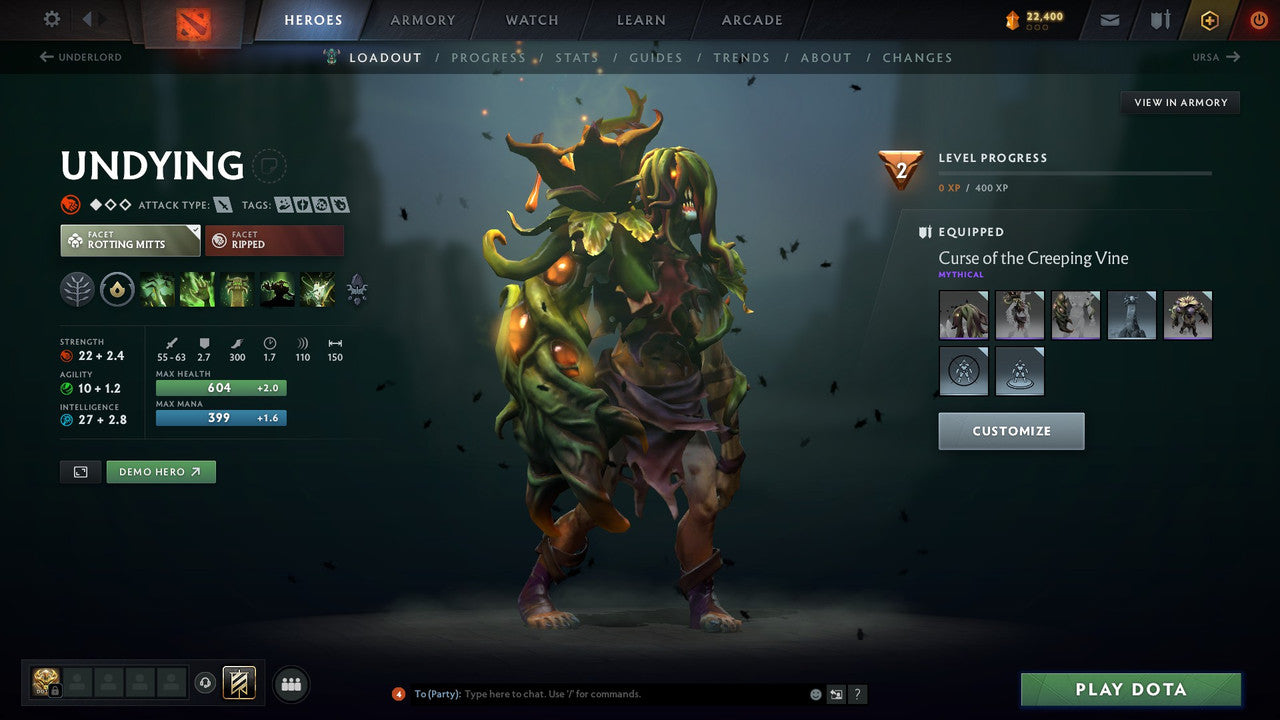This screenshot has width=1280, height=720.
Task: Click the power/quit icon top right
Action: pos(1258,19)
